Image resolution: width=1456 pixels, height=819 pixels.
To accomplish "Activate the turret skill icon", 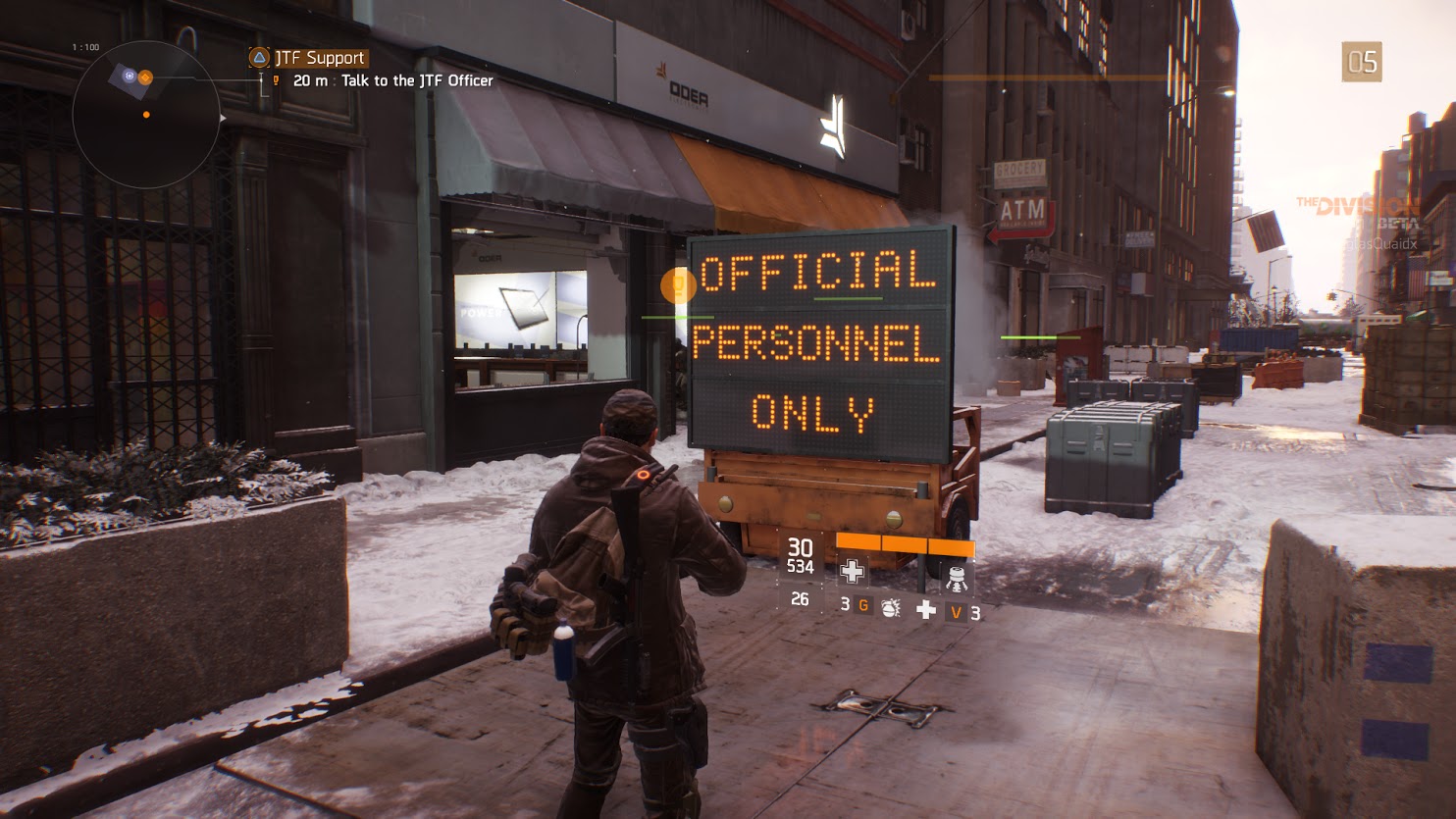I will pos(957,578).
